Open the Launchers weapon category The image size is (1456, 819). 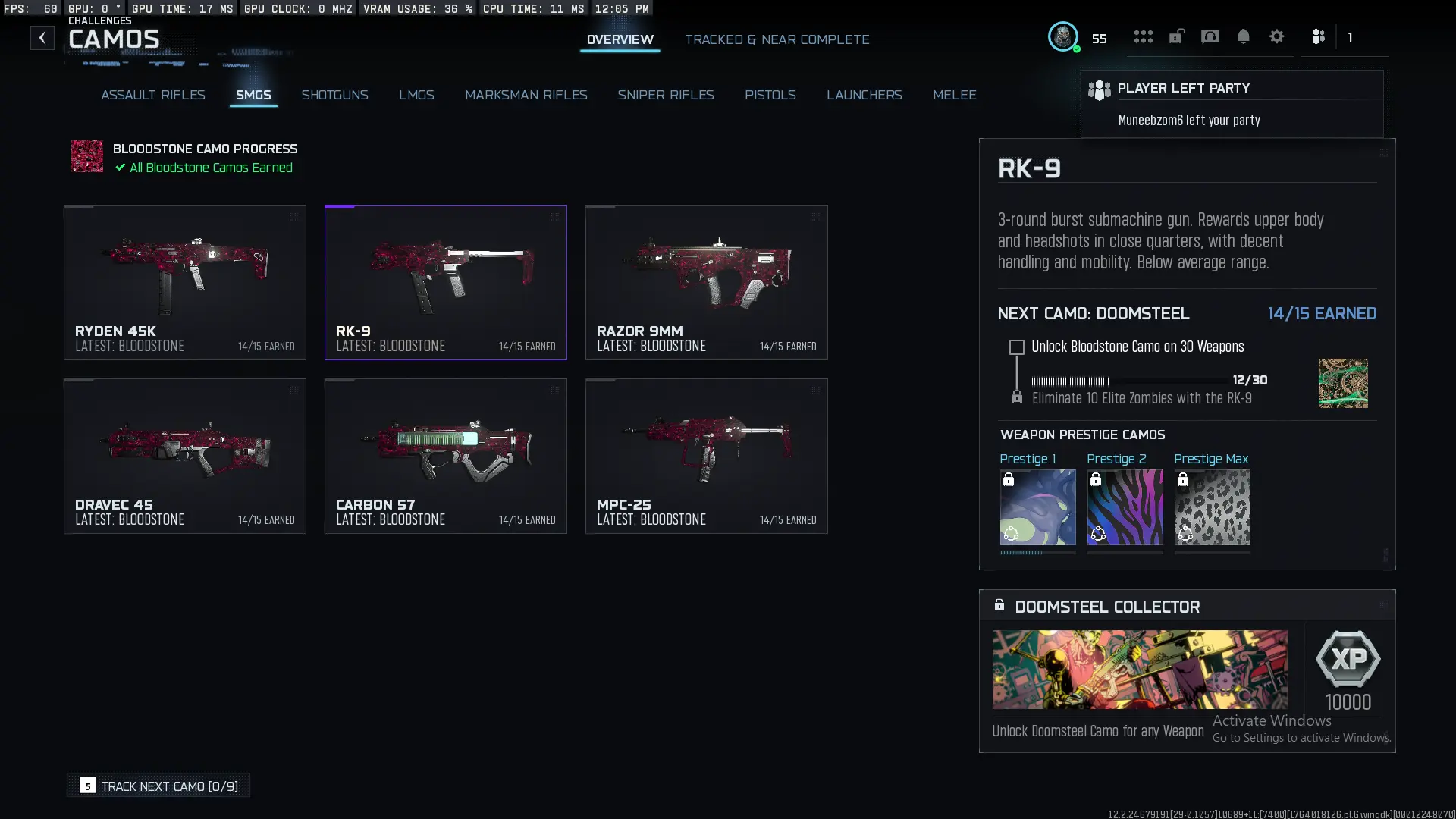[864, 95]
